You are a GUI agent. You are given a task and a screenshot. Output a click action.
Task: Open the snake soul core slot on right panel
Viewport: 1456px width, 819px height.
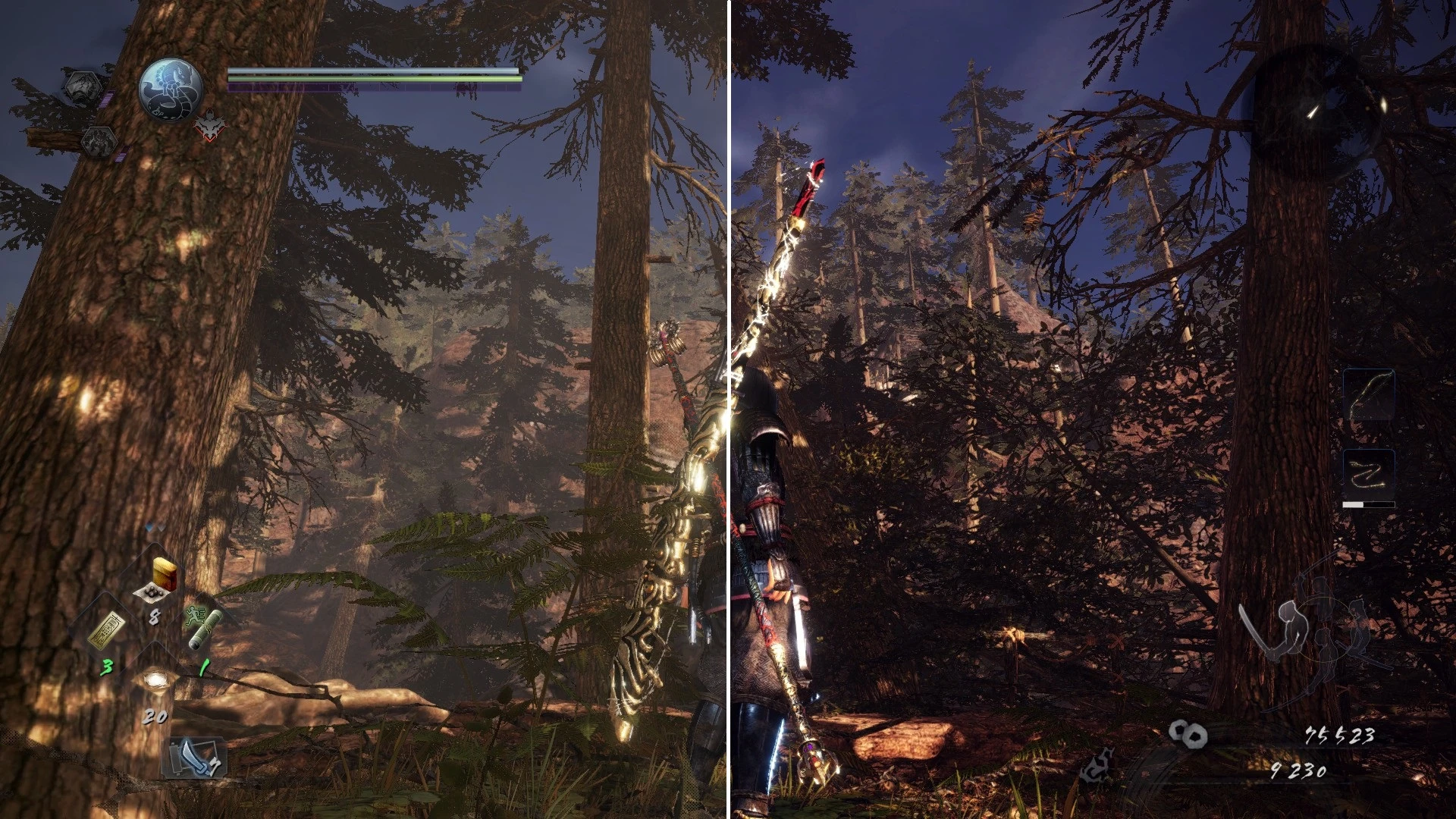[1369, 474]
